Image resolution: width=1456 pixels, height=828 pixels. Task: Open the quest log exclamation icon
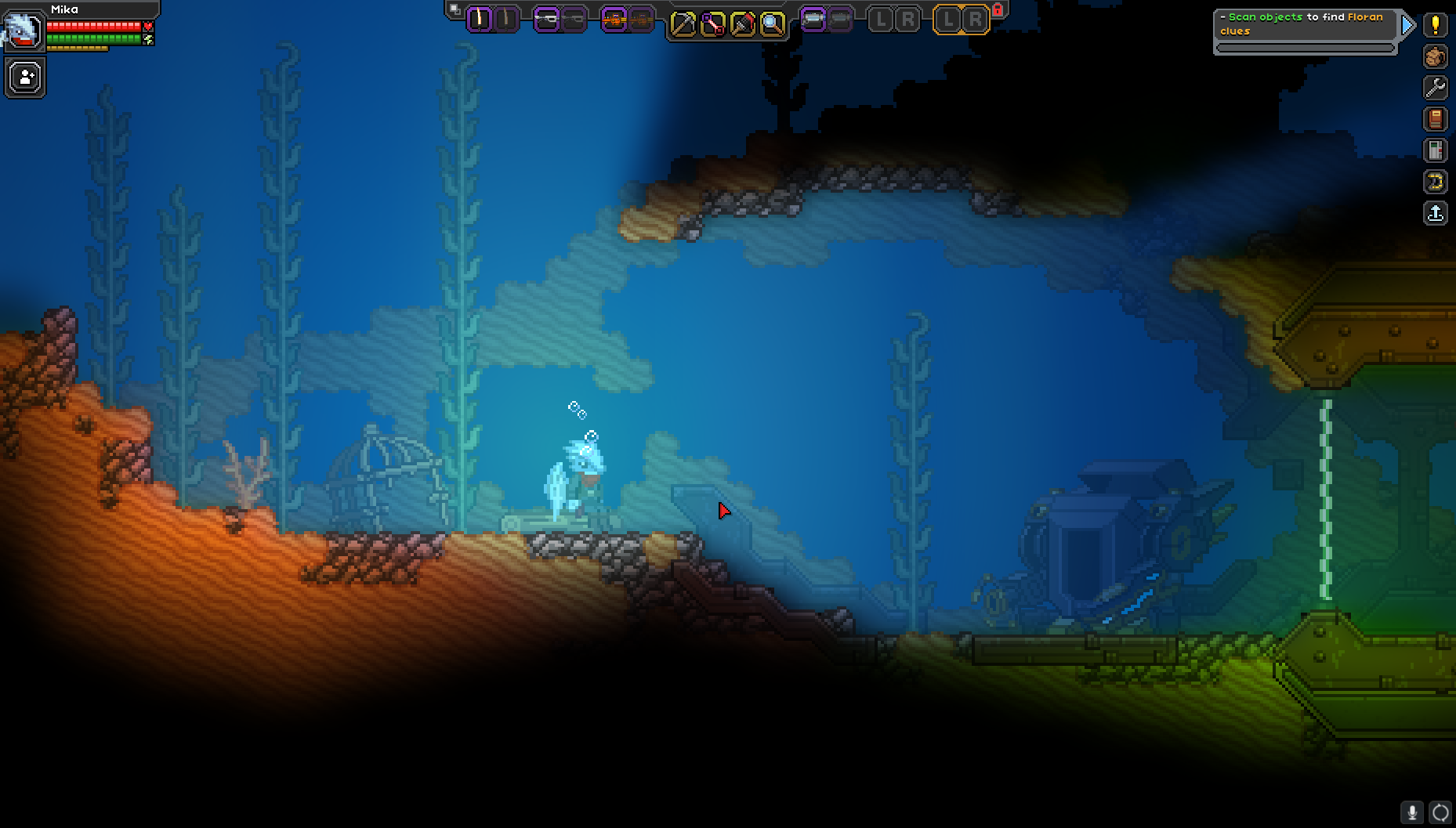(x=1436, y=25)
